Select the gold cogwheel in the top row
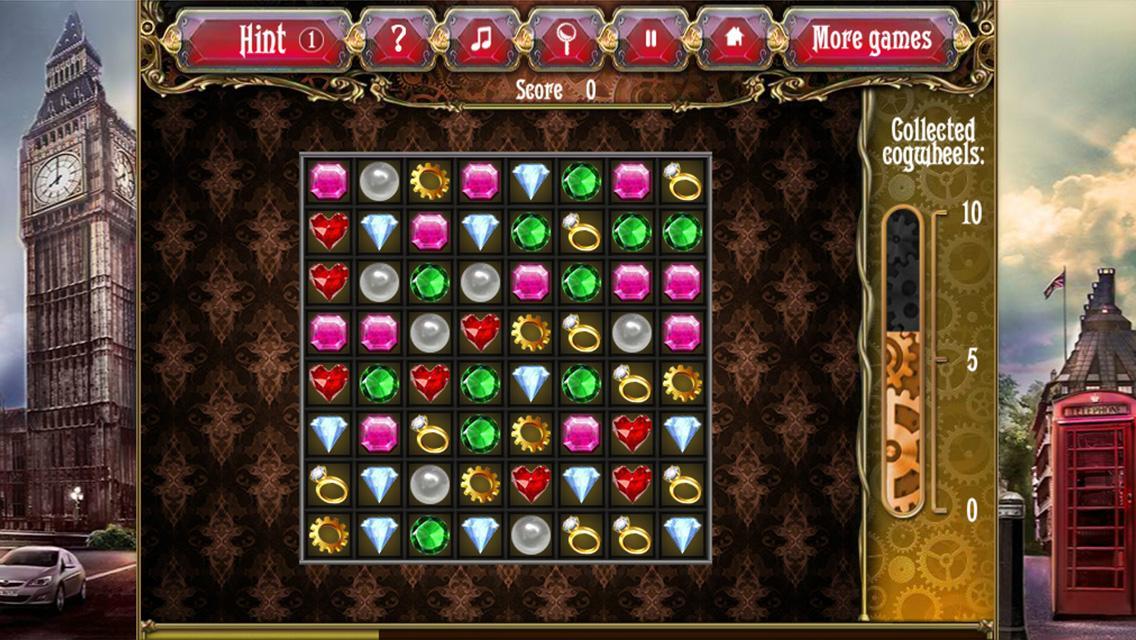Screen dimensions: 1136x640 [430, 181]
